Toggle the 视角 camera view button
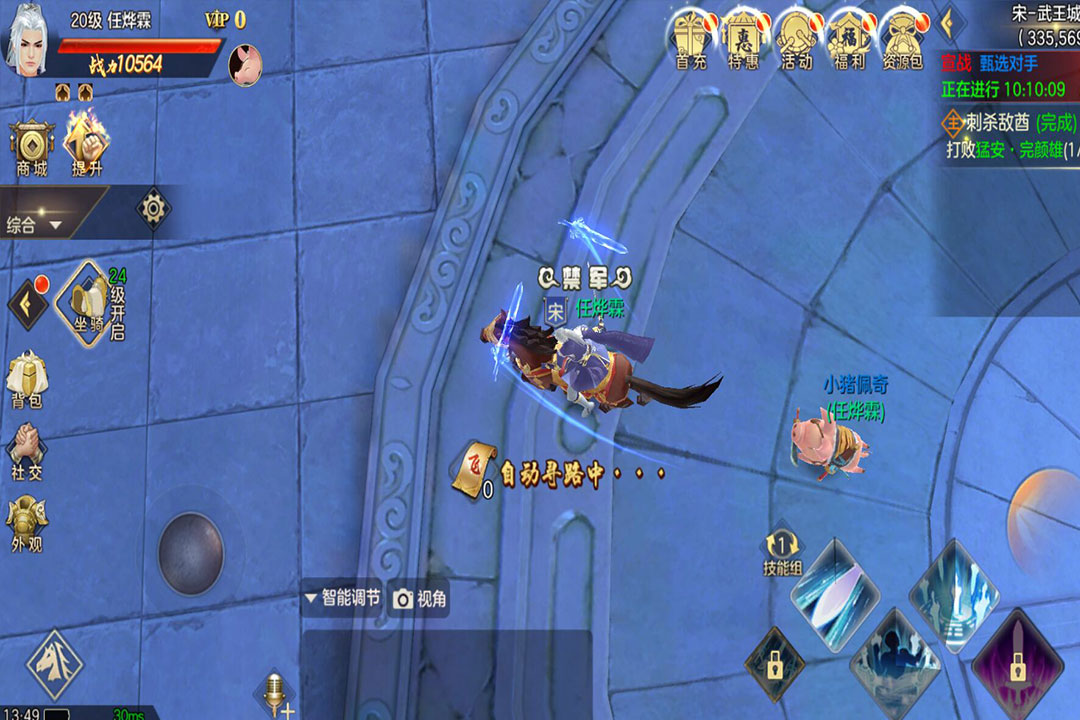 420,599
